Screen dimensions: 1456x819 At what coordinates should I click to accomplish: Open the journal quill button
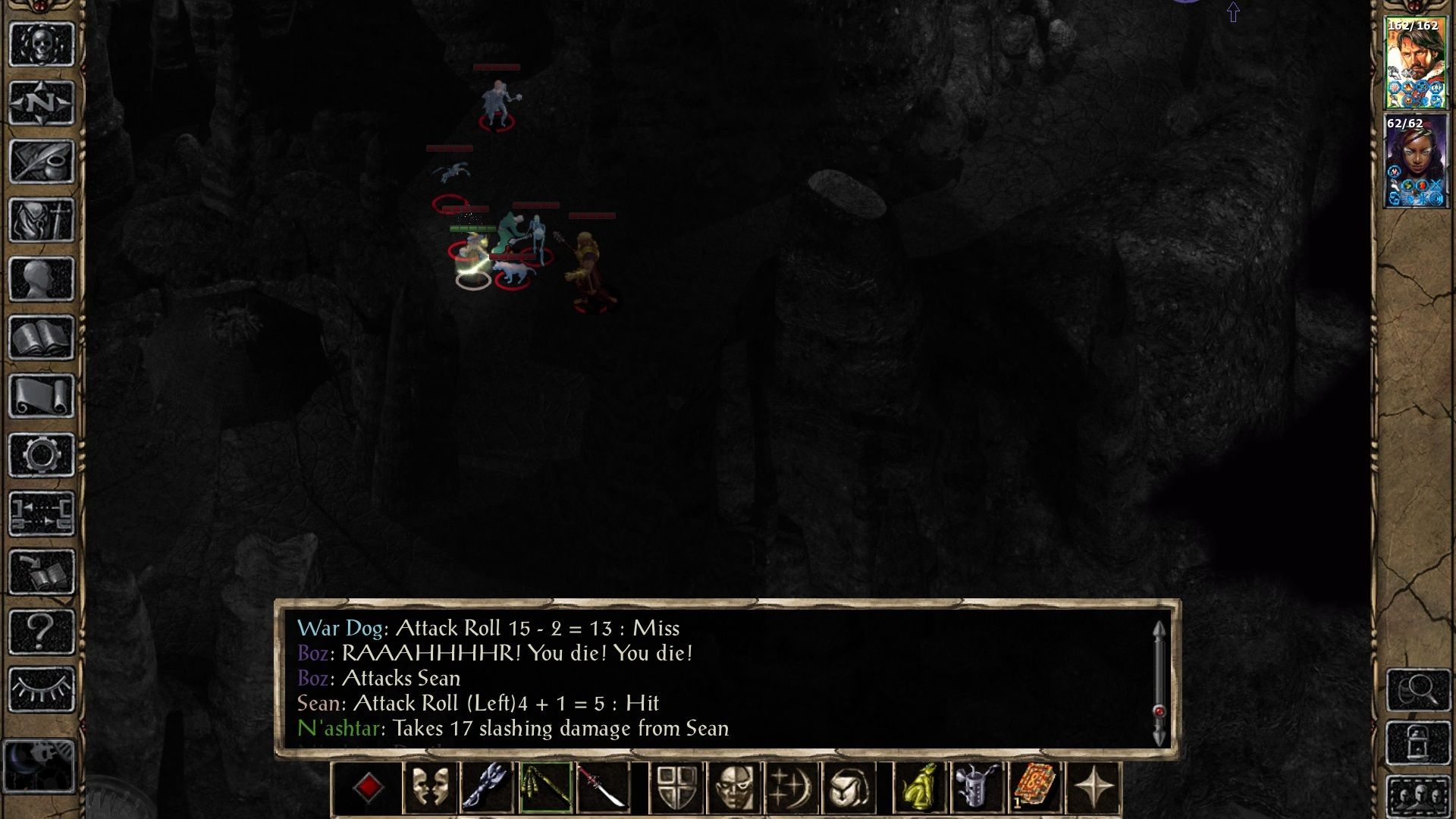click(x=42, y=162)
